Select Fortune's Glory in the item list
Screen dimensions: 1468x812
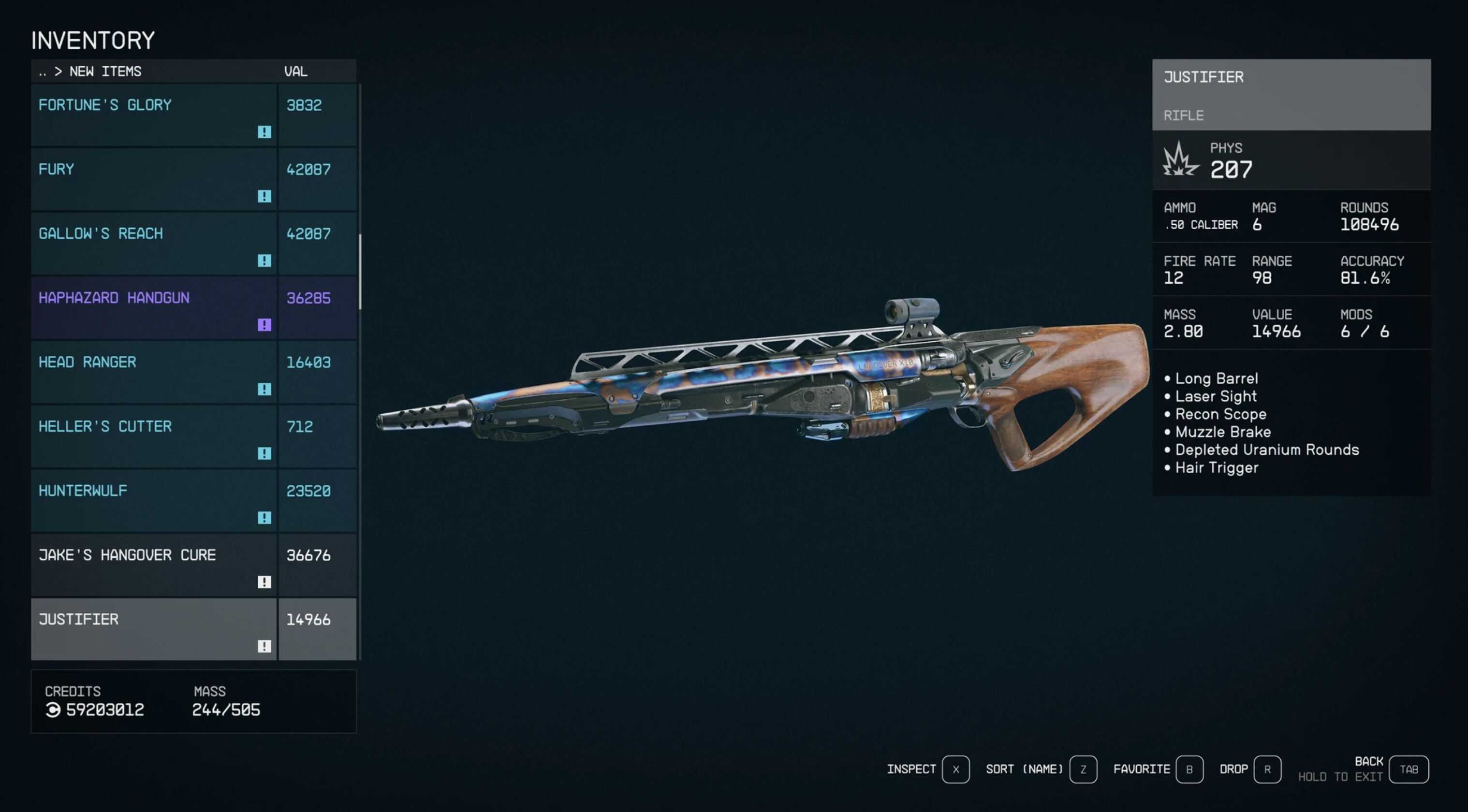[x=154, y=115]
